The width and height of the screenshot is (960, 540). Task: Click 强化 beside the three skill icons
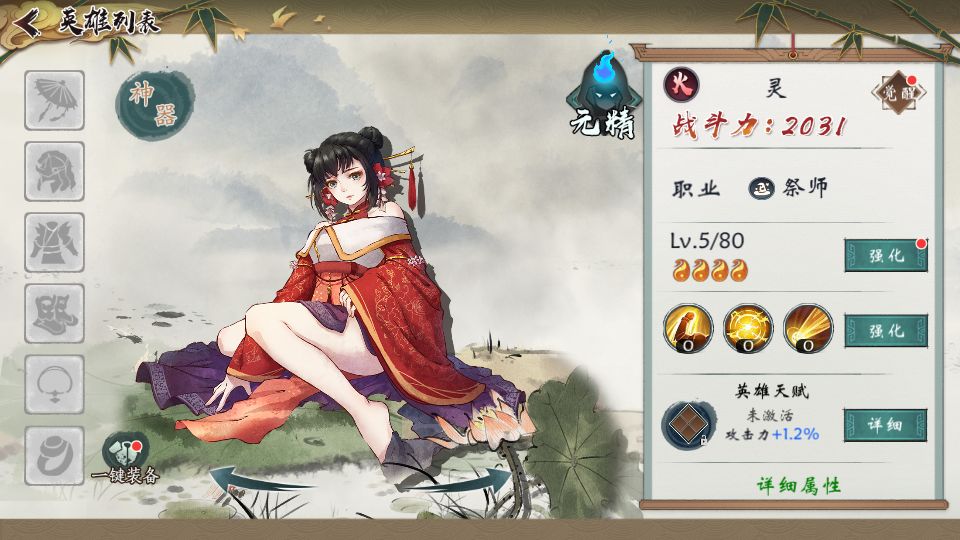[x=885, y=330]
